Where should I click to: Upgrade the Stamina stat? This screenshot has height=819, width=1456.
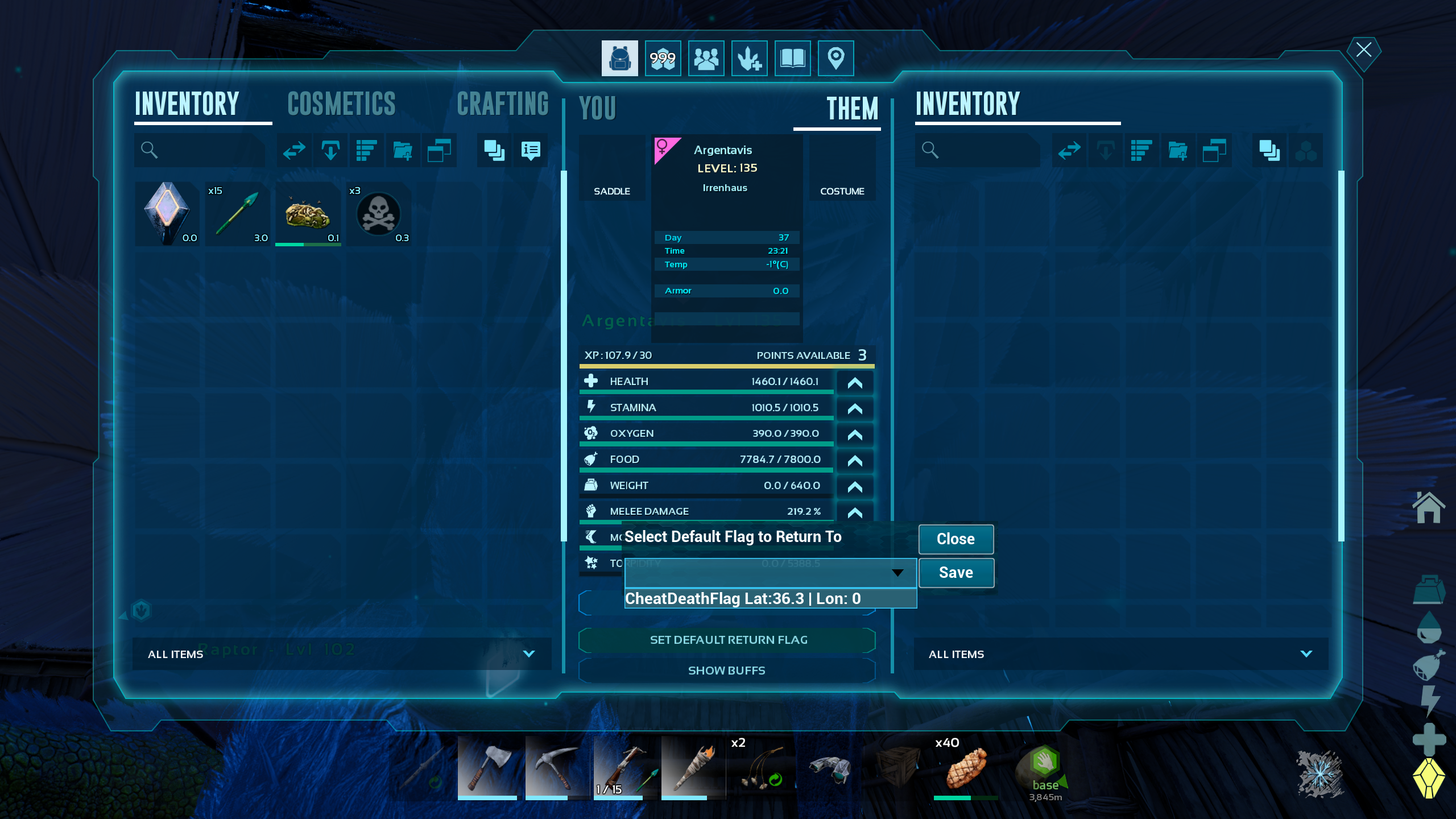[855, 409]
